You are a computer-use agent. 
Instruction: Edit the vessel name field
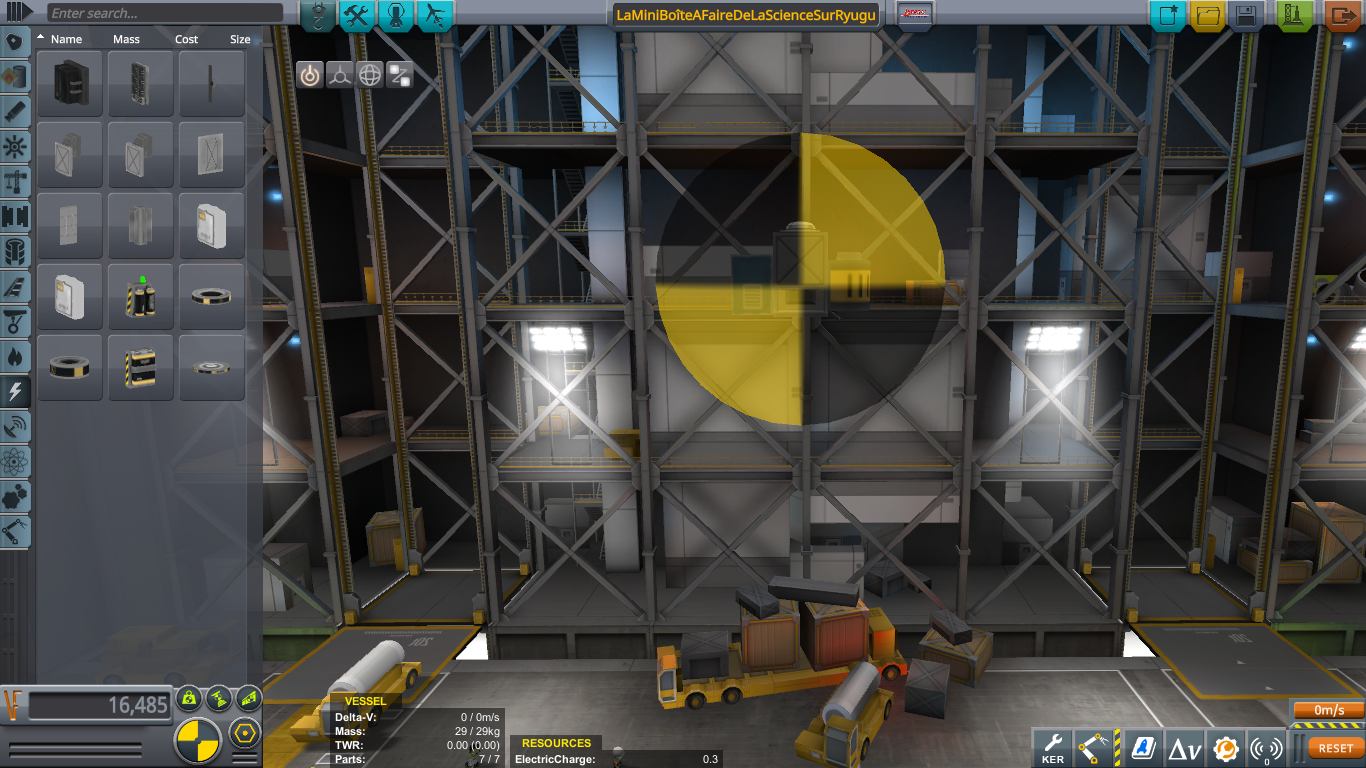tap(746, 15)
